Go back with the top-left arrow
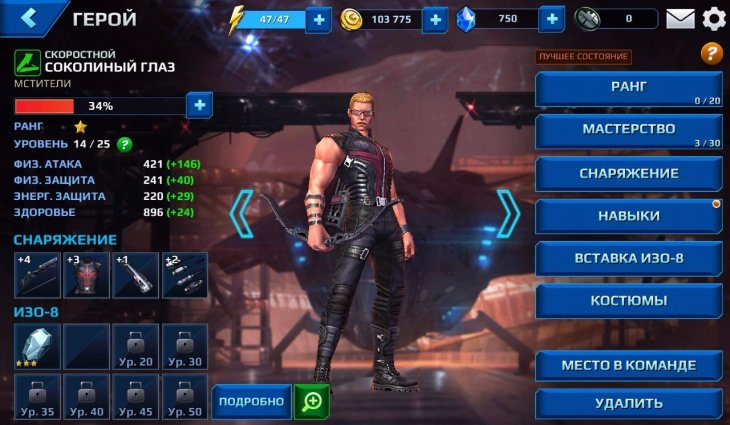 pyautogui.click(x=29, y=18)
